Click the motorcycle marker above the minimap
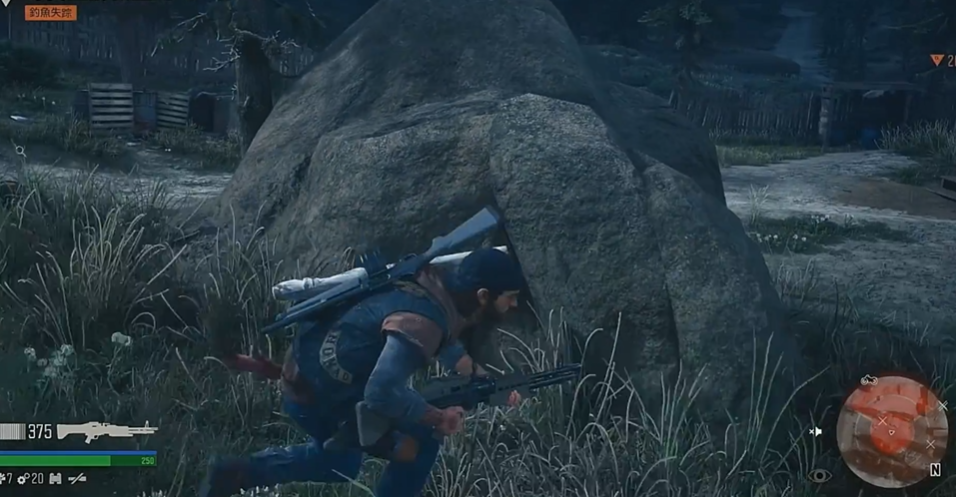 click(869, 381)
